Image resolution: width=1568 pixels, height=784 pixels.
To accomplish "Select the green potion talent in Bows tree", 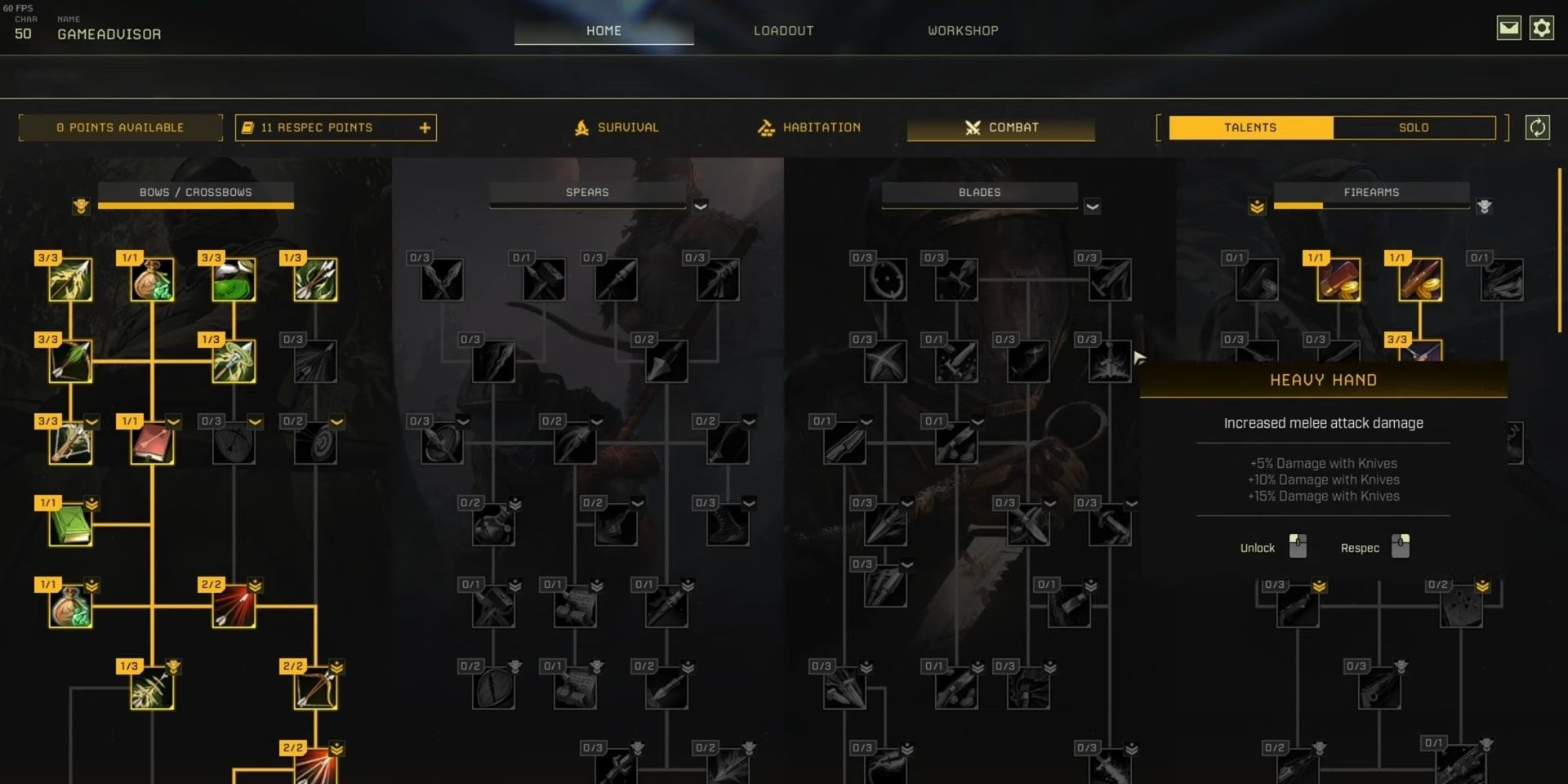I will click(x=234, y=282).
